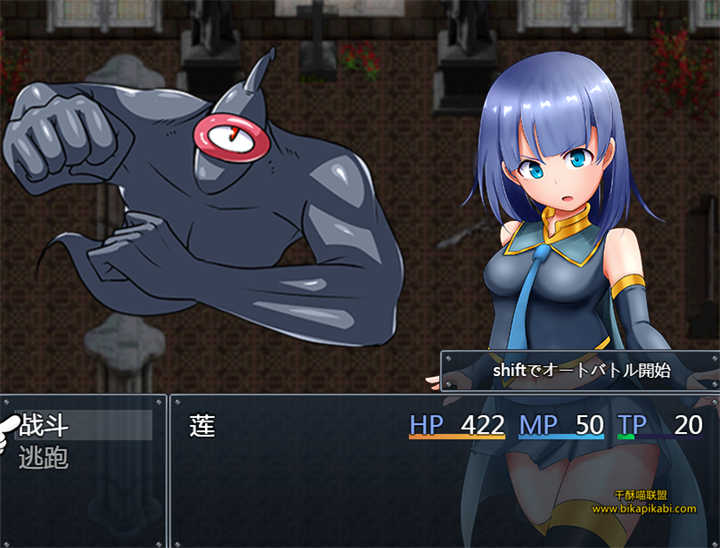Select party member 莲 in the status window
720x548 pixels.
click(203, 425)
